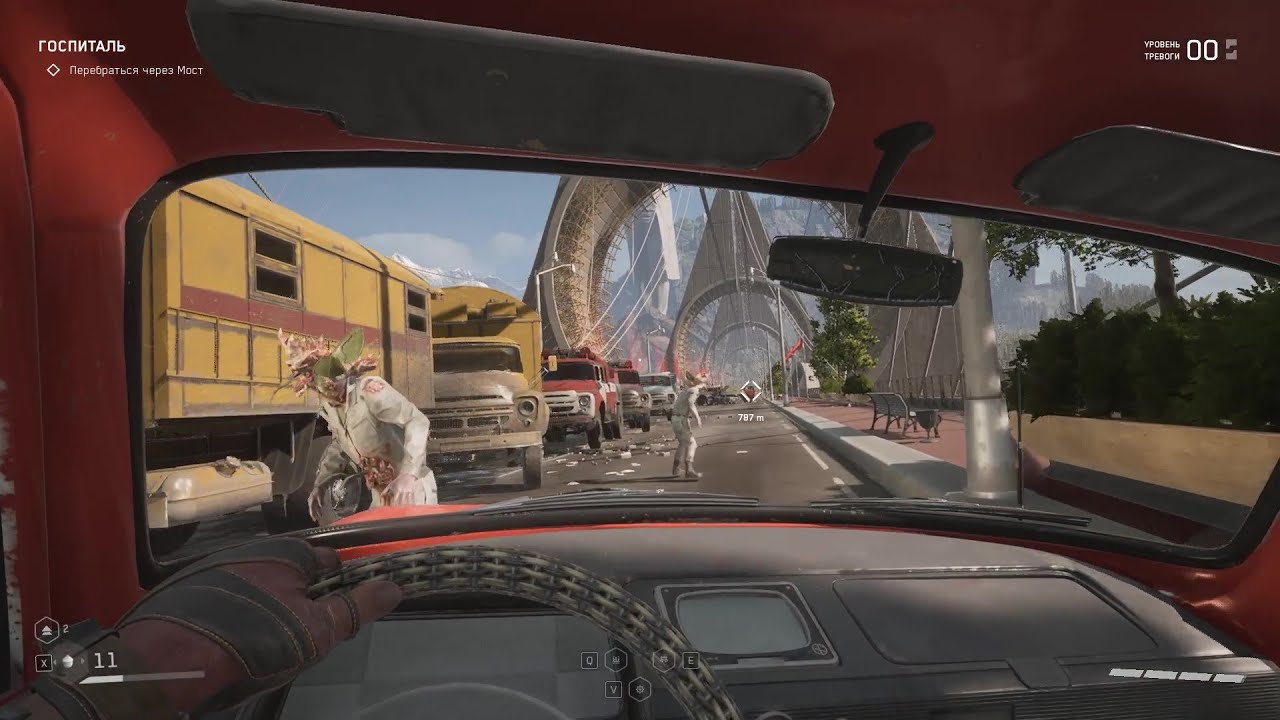Select the hexagonal vehicle horn icon beside Q prompt
Viewport: 1280px width, 720px height.
click(x=616, y=660)
